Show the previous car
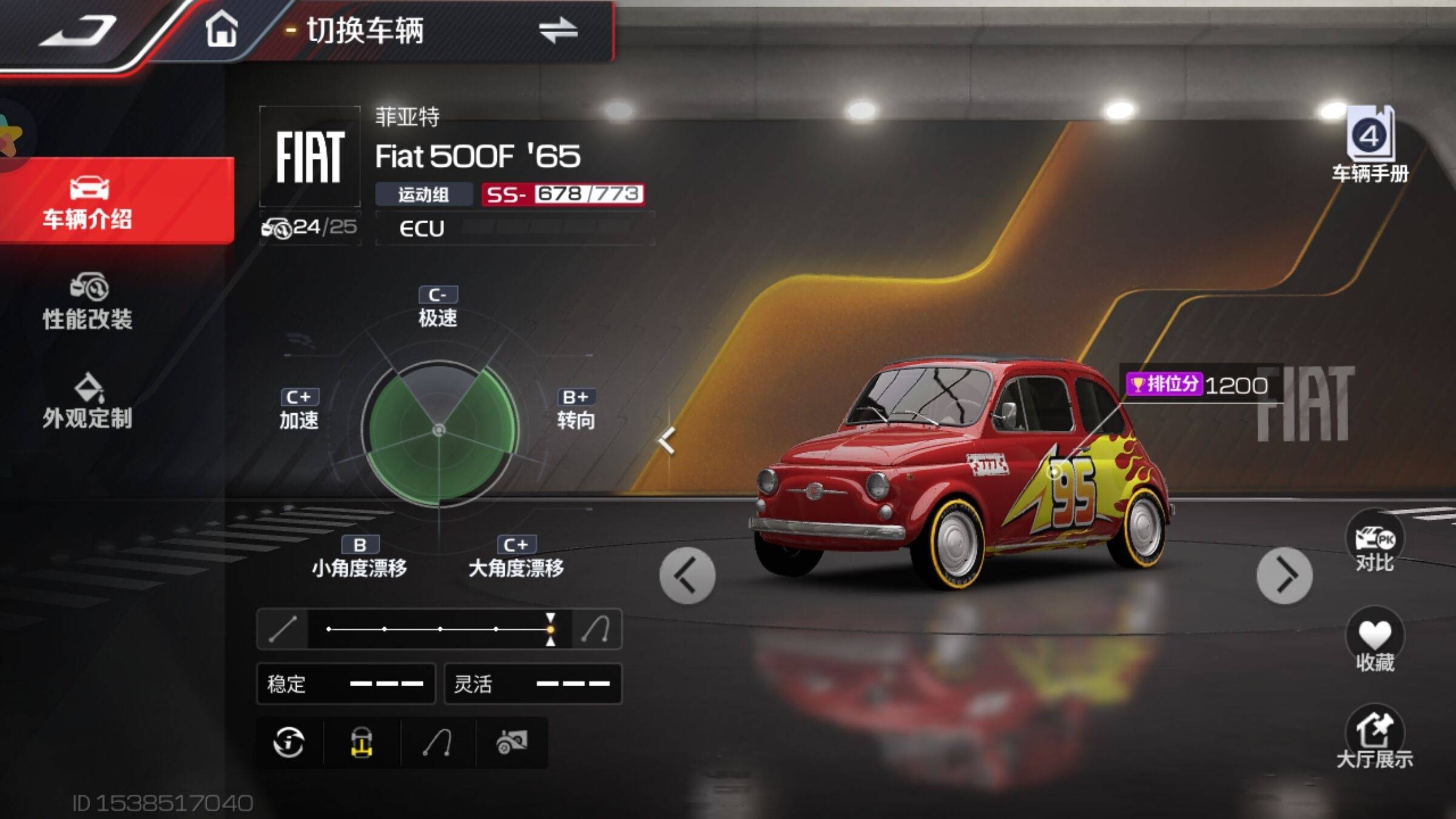 [x=687, y=575]
